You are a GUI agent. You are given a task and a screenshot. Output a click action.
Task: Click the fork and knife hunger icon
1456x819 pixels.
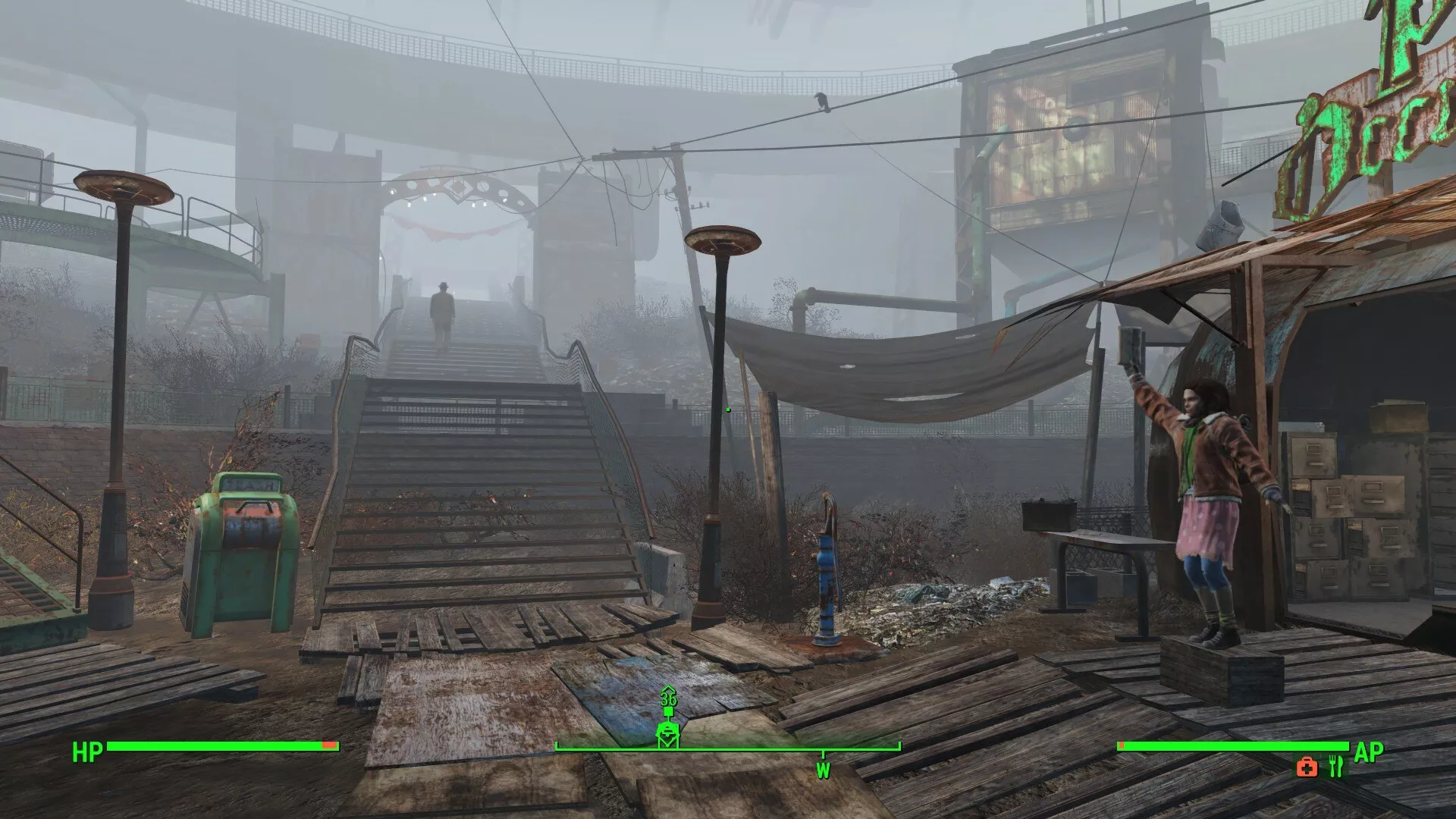pyautogui.click(x=1335, y=767)
